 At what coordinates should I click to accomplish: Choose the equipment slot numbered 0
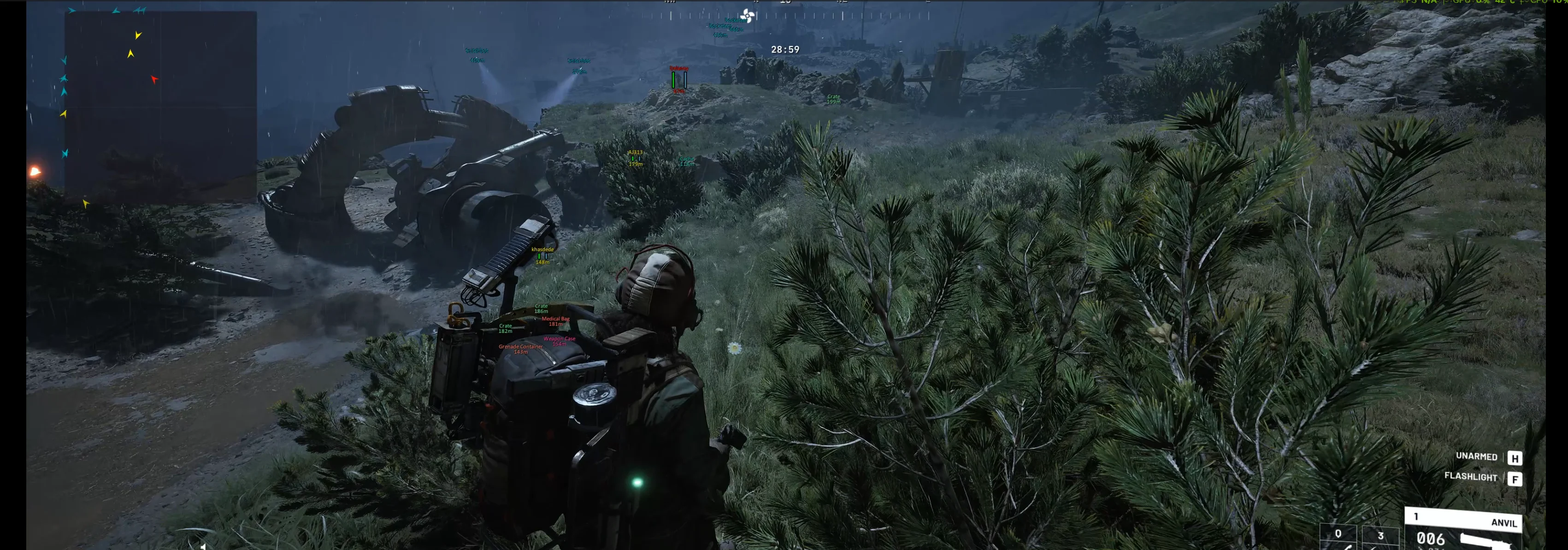[1338, 537]
